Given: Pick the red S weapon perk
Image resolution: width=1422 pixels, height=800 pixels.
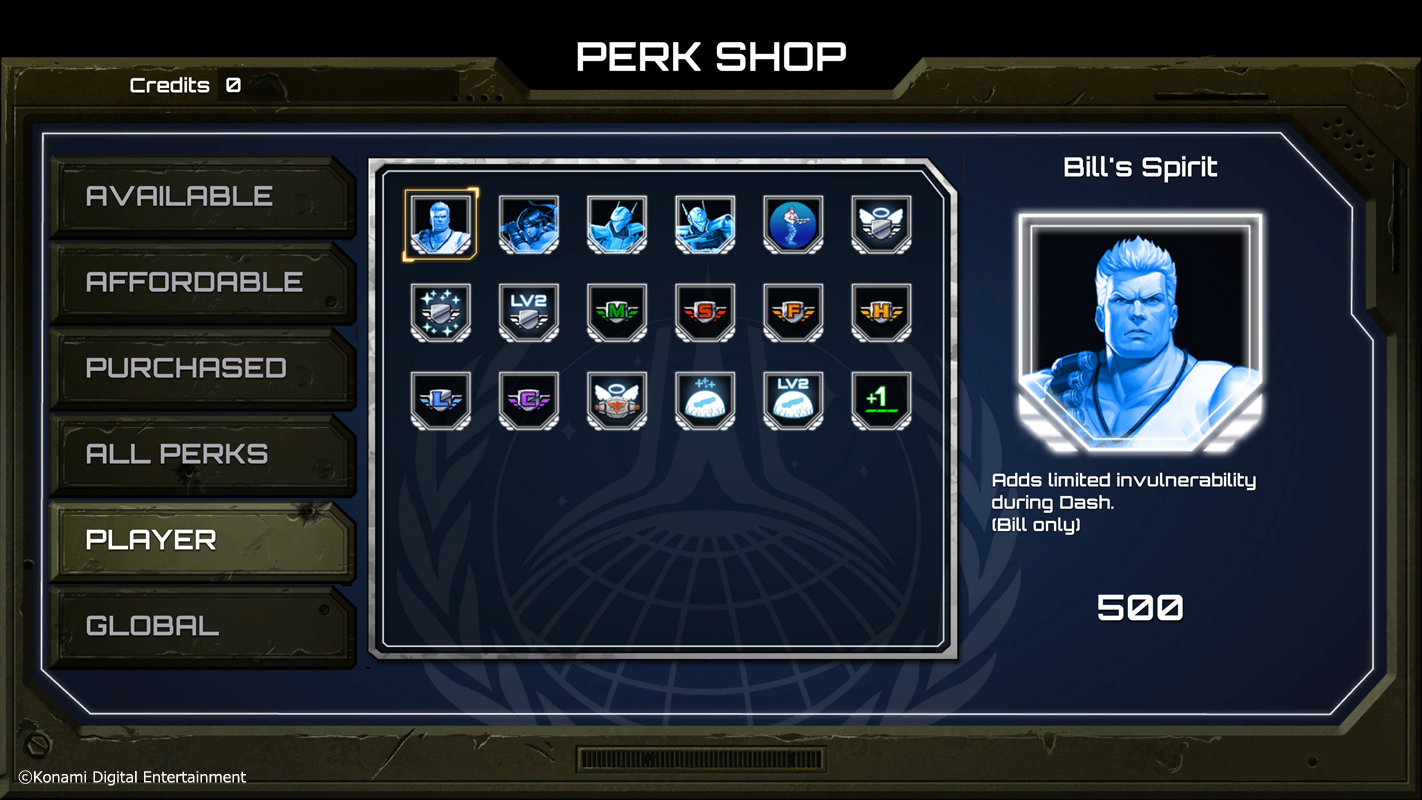Looking at the screenshot, I should (x=705, y=312).
